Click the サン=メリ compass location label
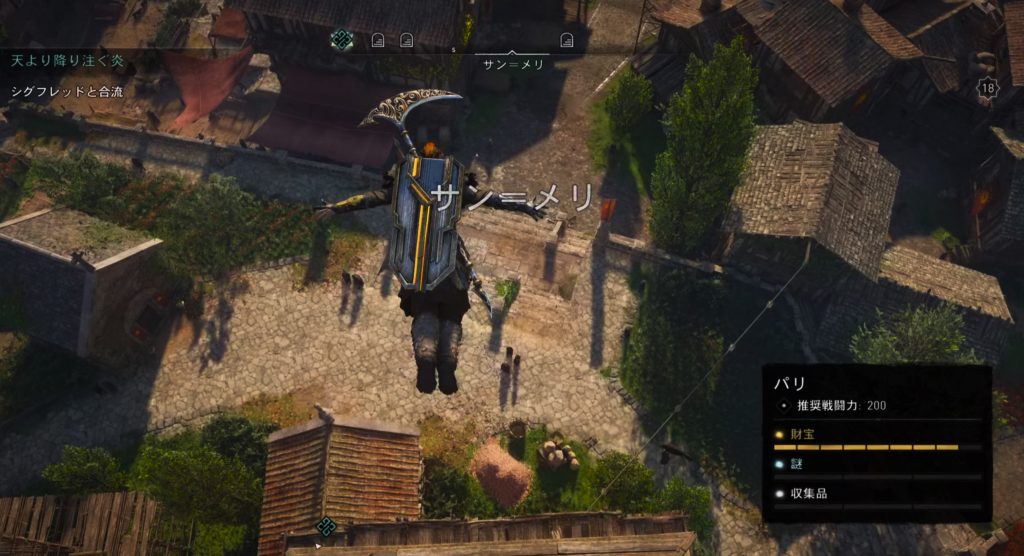This screenshot has width=1024, height=556. click(x=512, y=65)
